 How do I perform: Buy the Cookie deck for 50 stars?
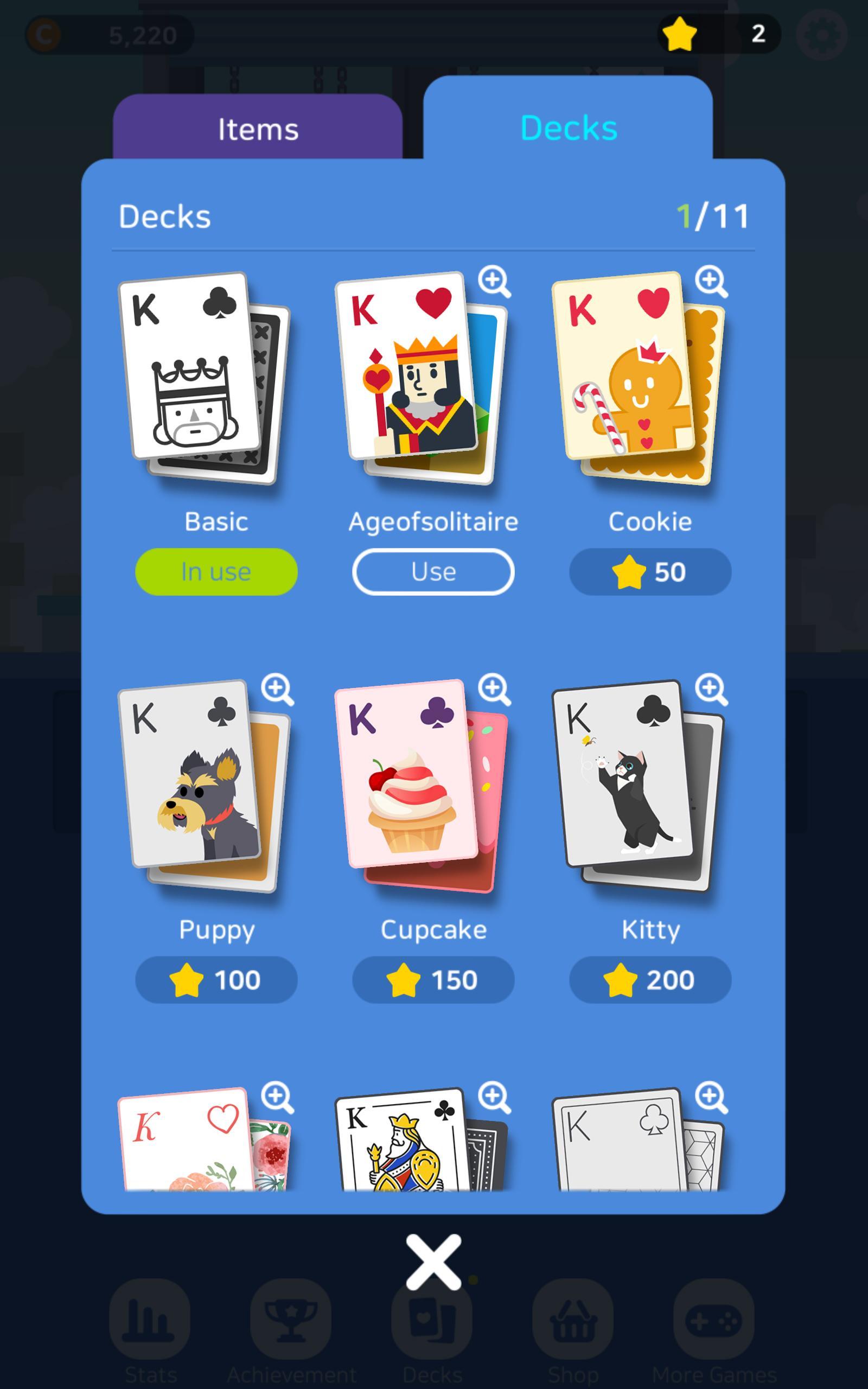(649, 571)
